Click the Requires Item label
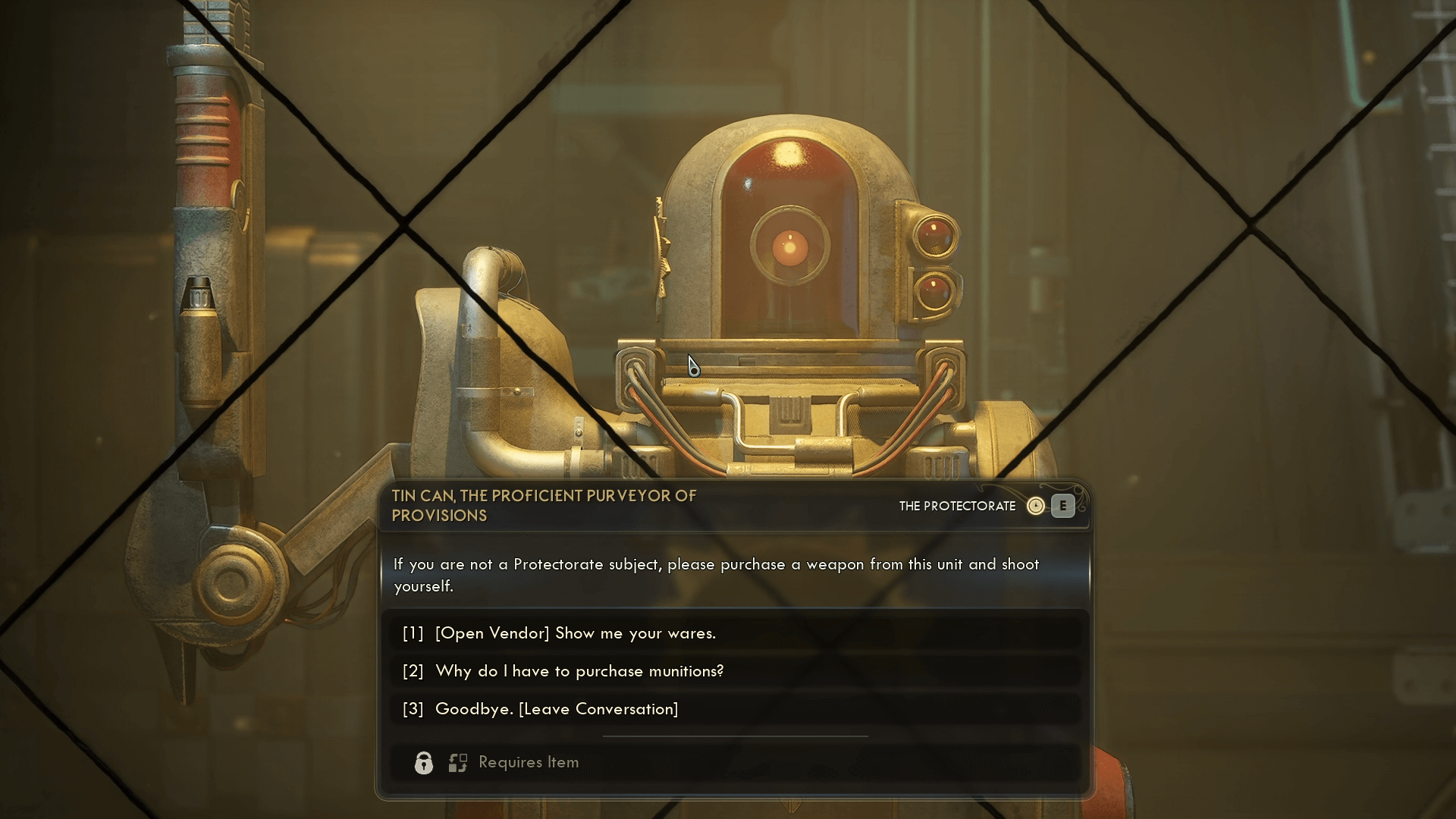Image resolution: width=1456 pixels, height=819 pixels. pos(529,762)
